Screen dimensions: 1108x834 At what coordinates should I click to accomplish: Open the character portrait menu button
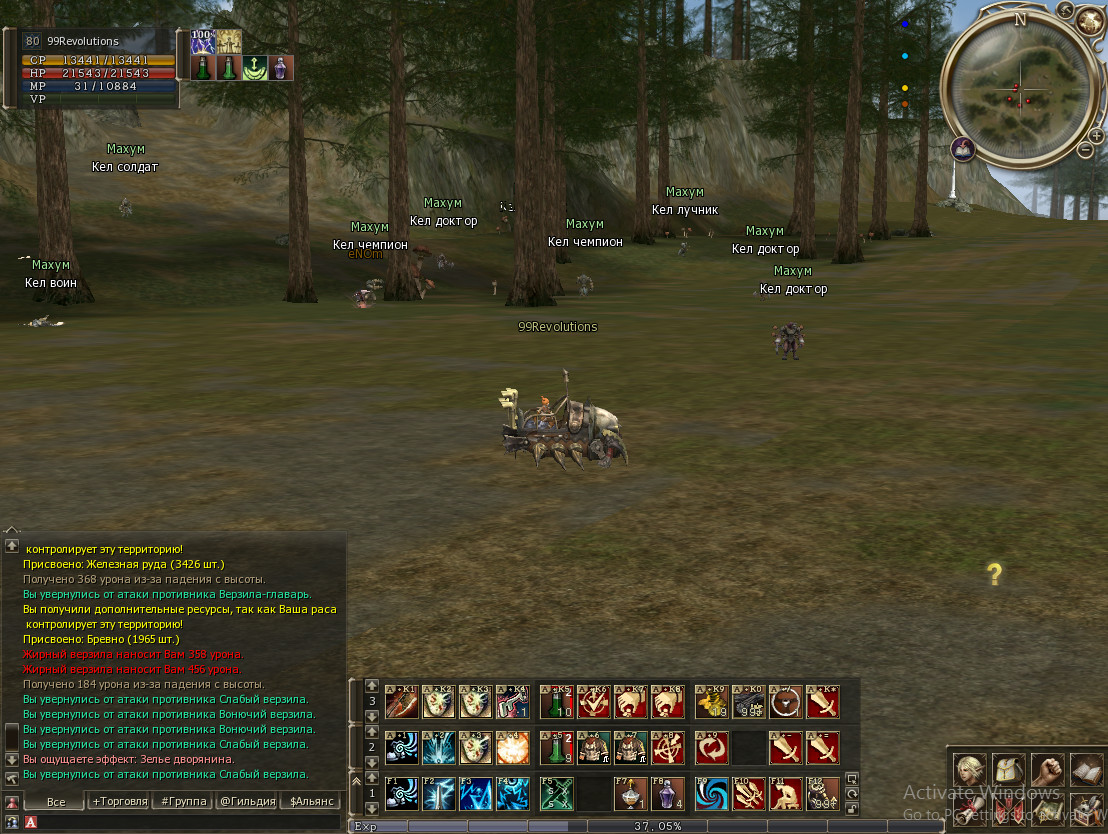pyautogui.click(x=968, y=769)
